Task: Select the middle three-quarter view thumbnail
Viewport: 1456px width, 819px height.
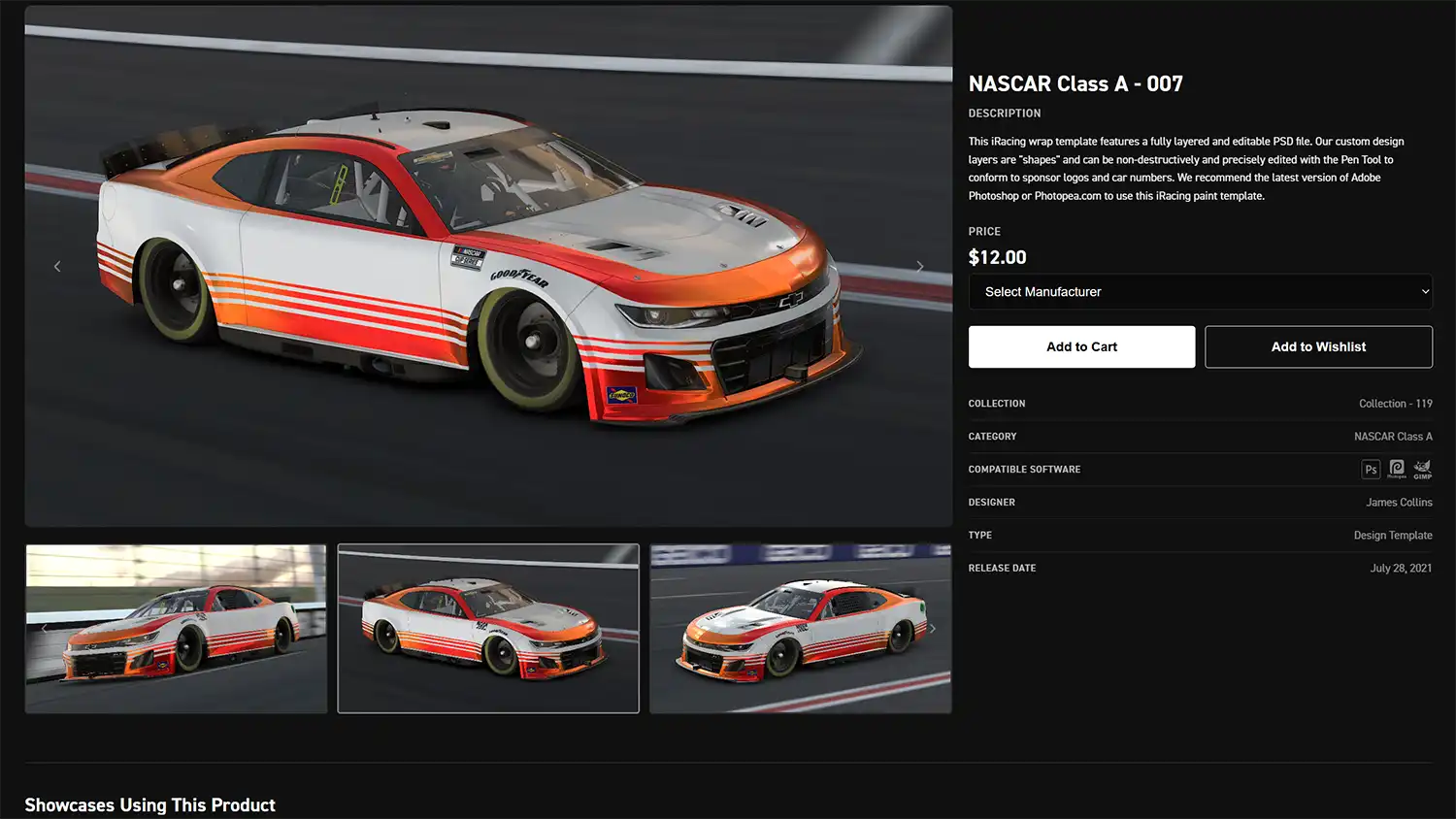Action: point(488,629)
